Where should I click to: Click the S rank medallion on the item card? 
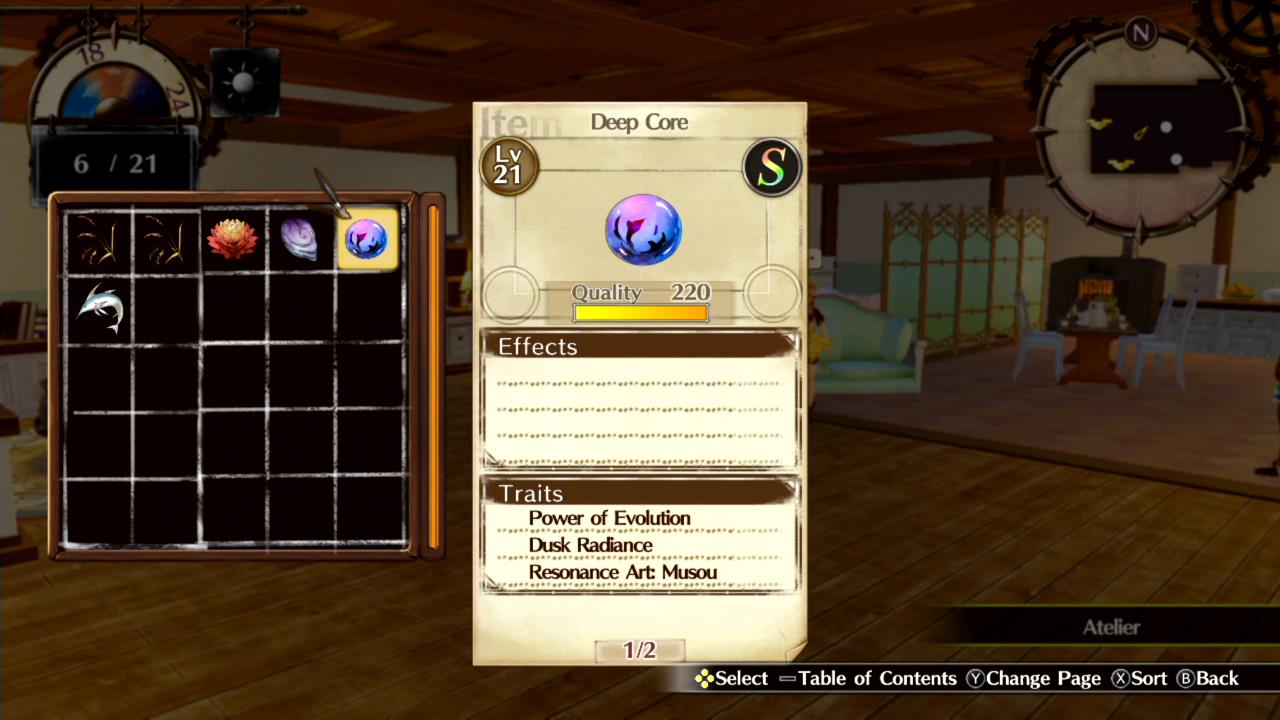(771, 166)
